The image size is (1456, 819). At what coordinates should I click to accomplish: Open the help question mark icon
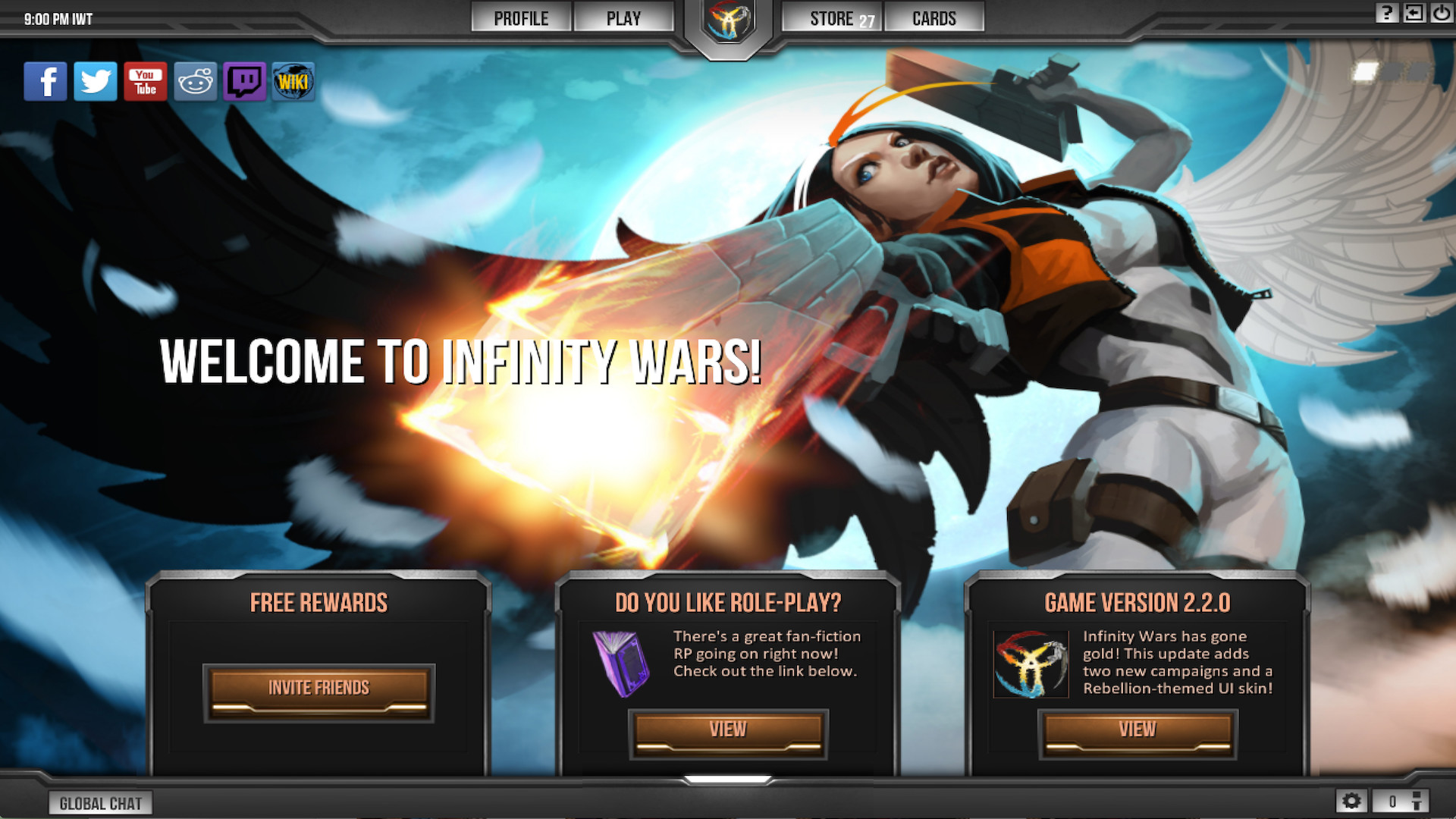[1388, 13]
